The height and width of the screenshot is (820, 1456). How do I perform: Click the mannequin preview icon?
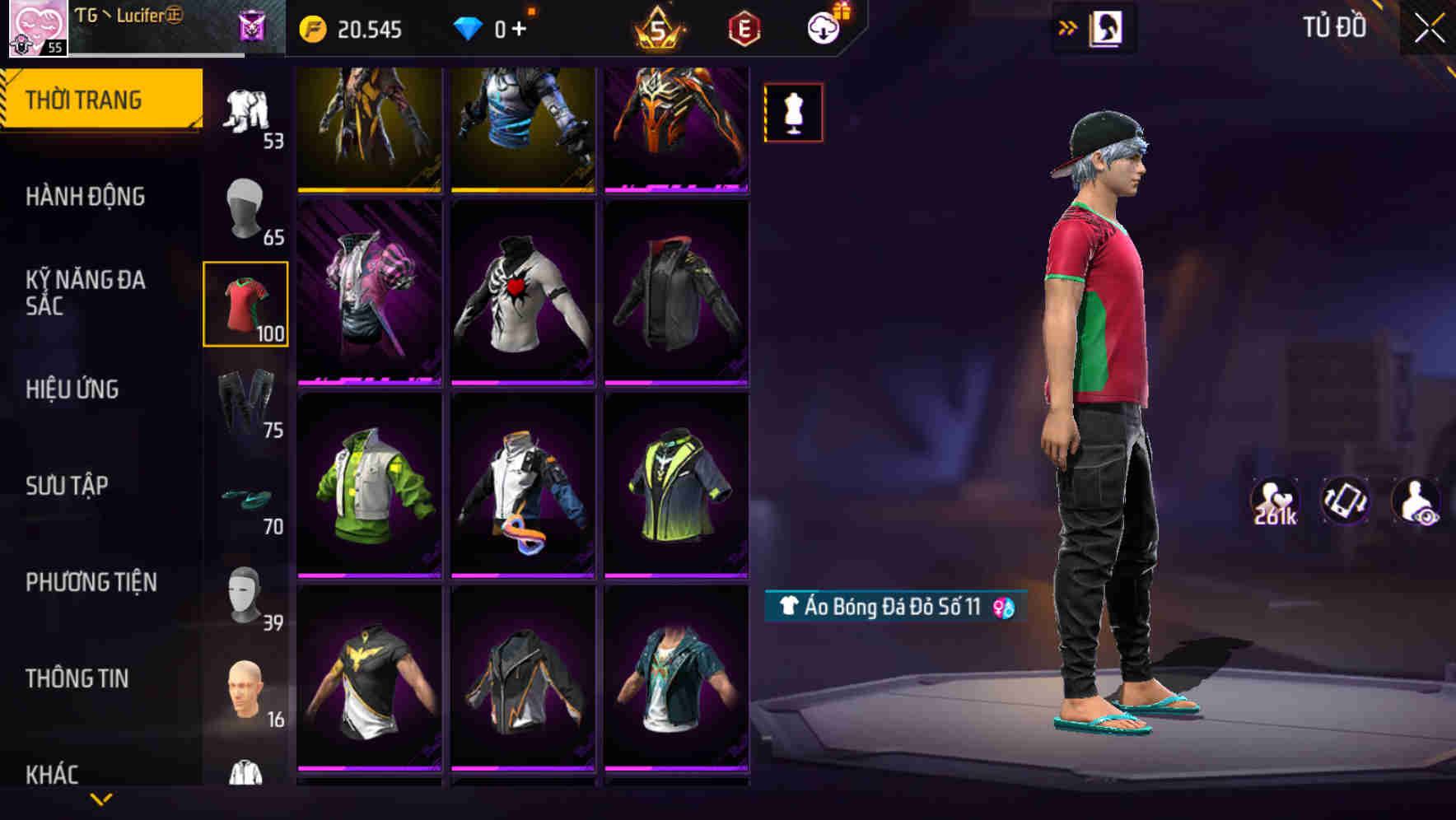pos(792,113)
